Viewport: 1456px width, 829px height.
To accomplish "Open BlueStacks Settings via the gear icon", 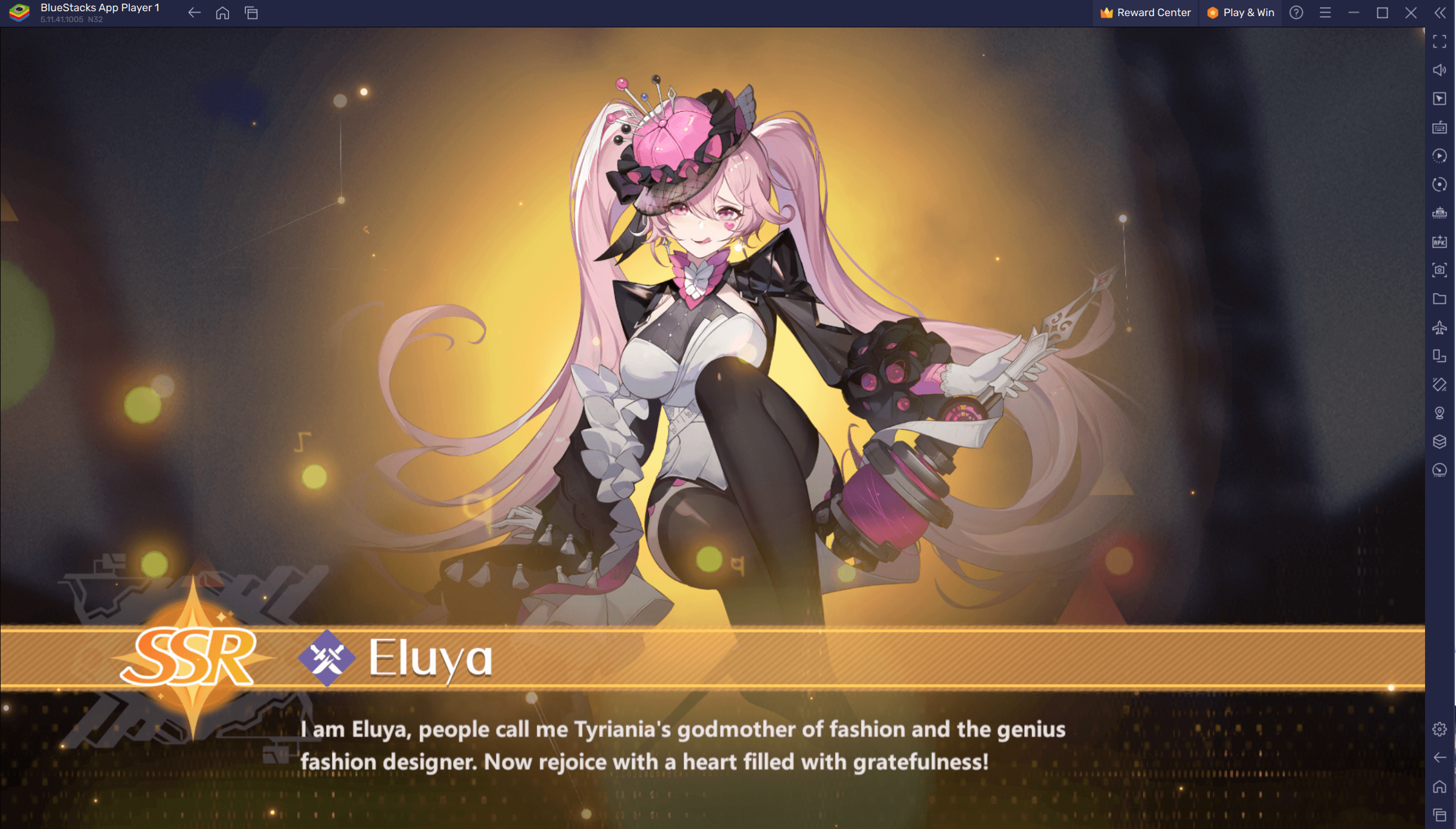I will point(1441,729).
